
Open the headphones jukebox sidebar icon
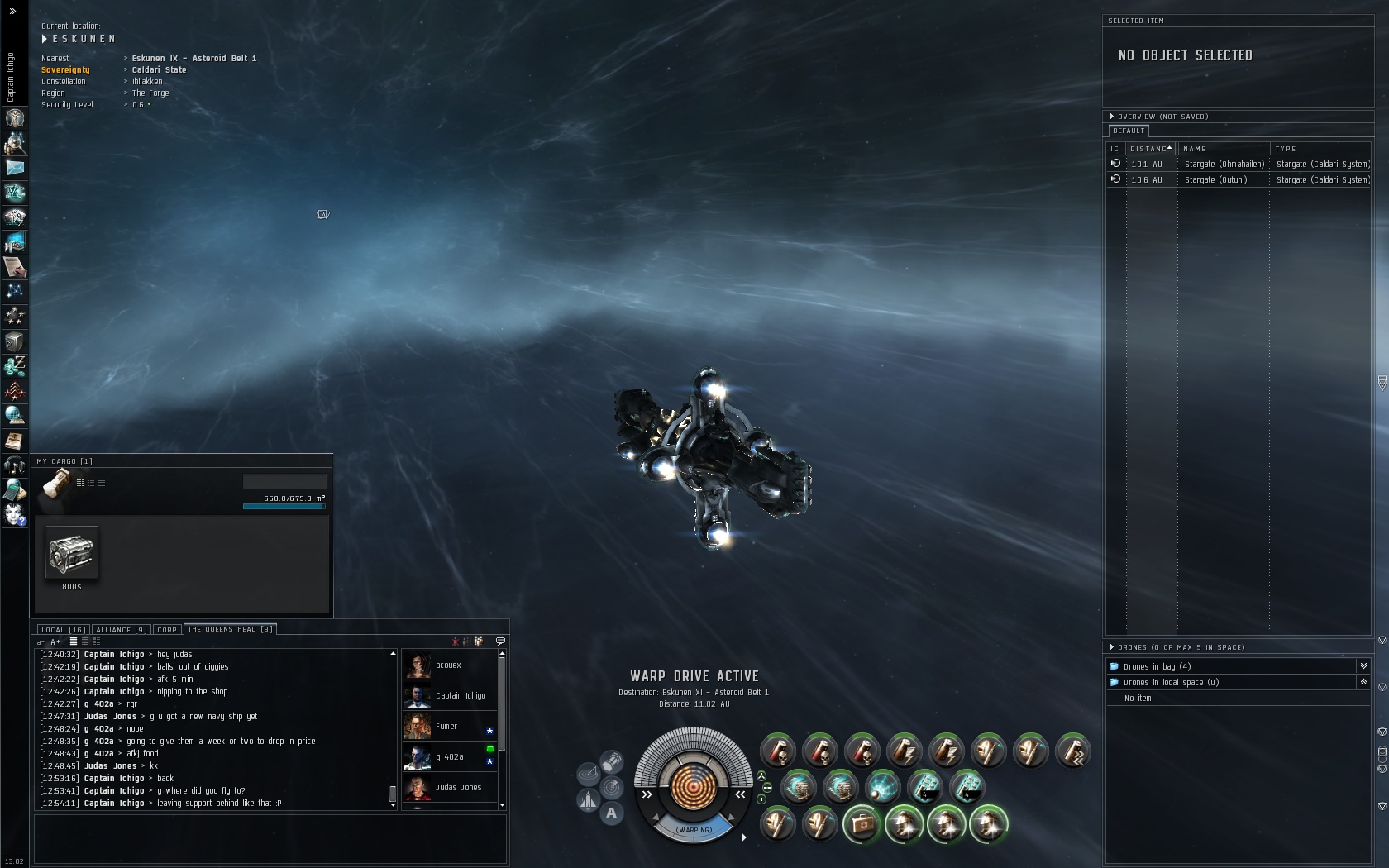[x=15, y=465]
